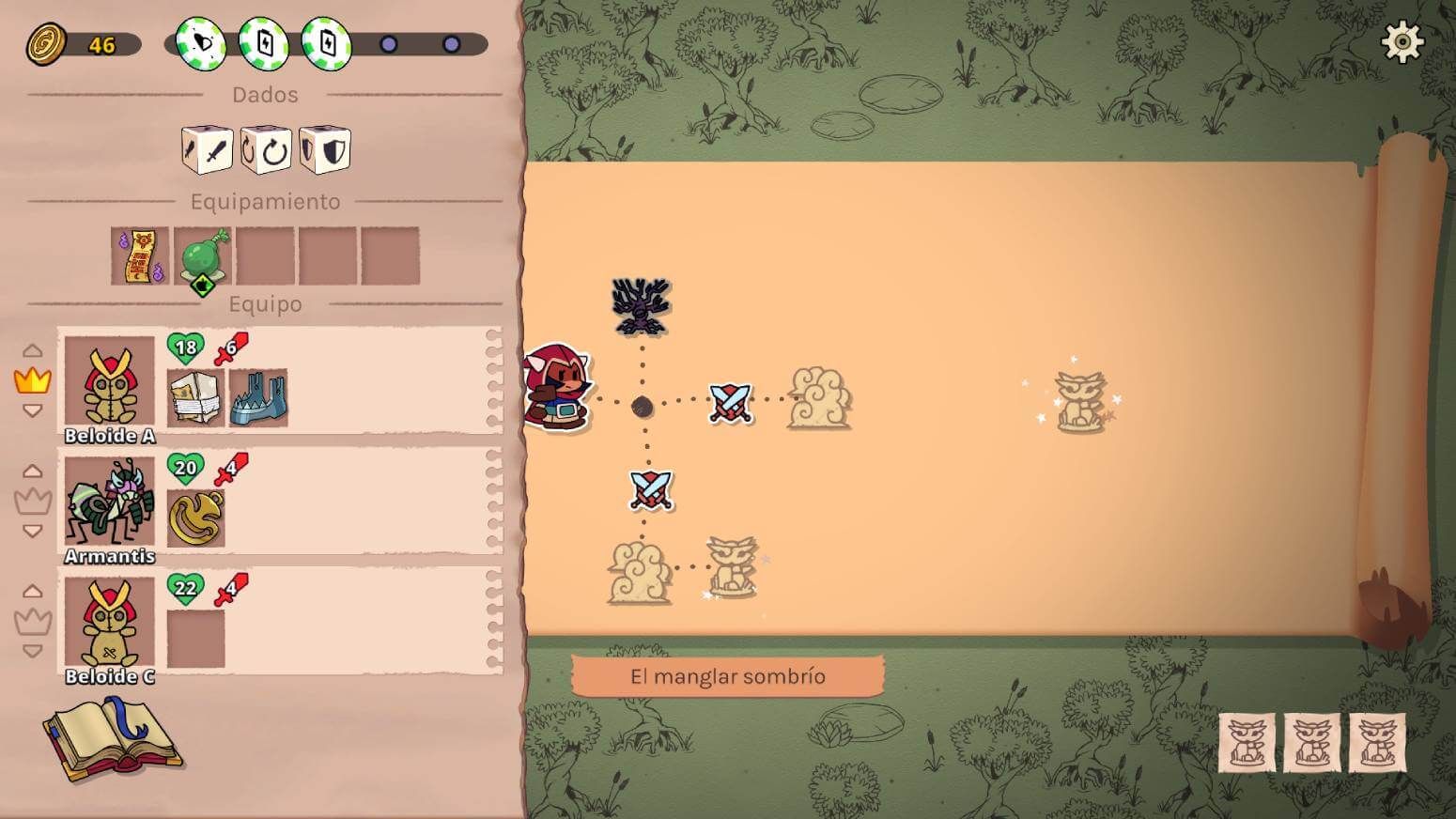
Task: Click the scroll item in Equipamiento
Action: point(140,254)
